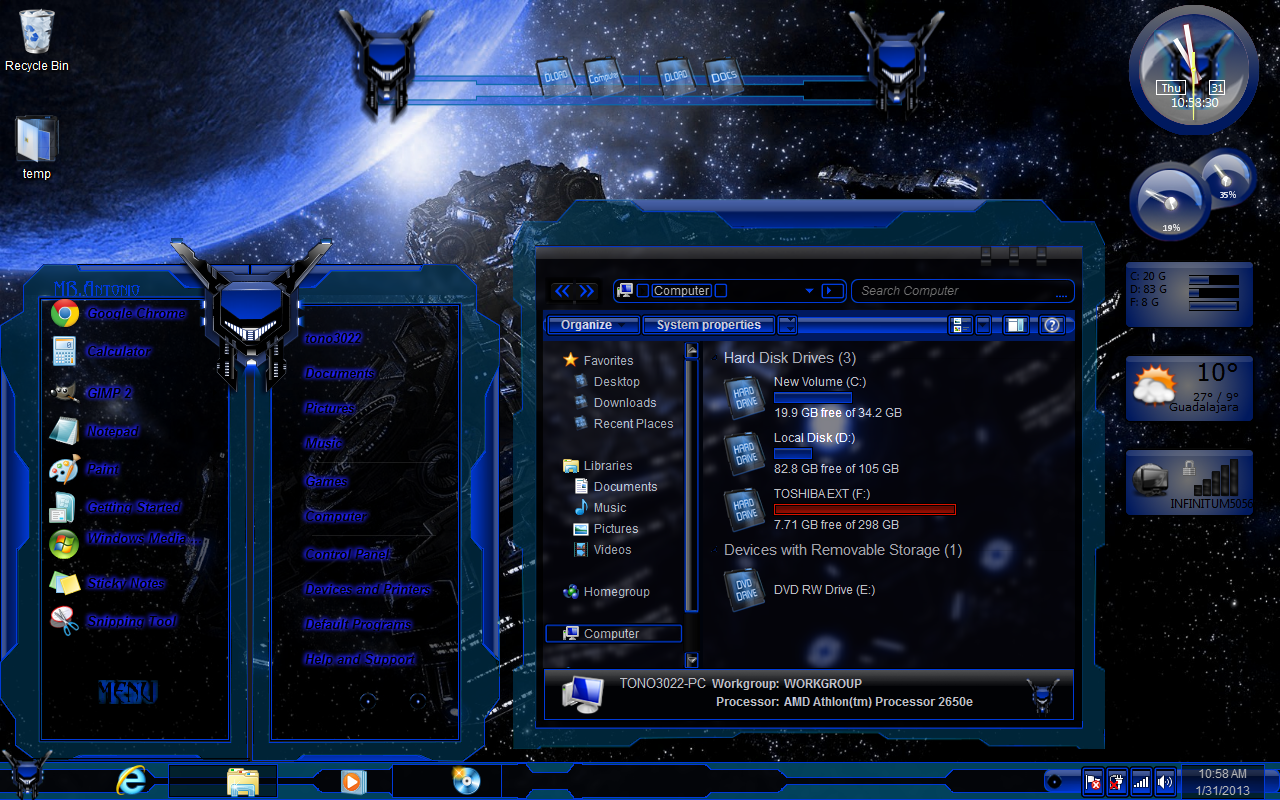Open the Organize dropdown menu

tap(592, 325)
